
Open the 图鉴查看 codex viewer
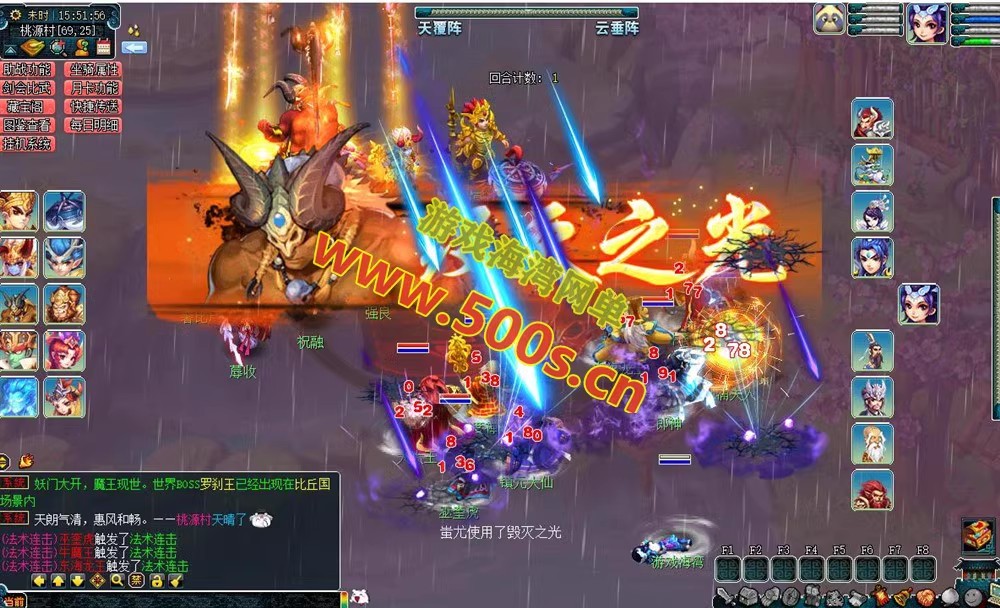(x=27, y=125)
